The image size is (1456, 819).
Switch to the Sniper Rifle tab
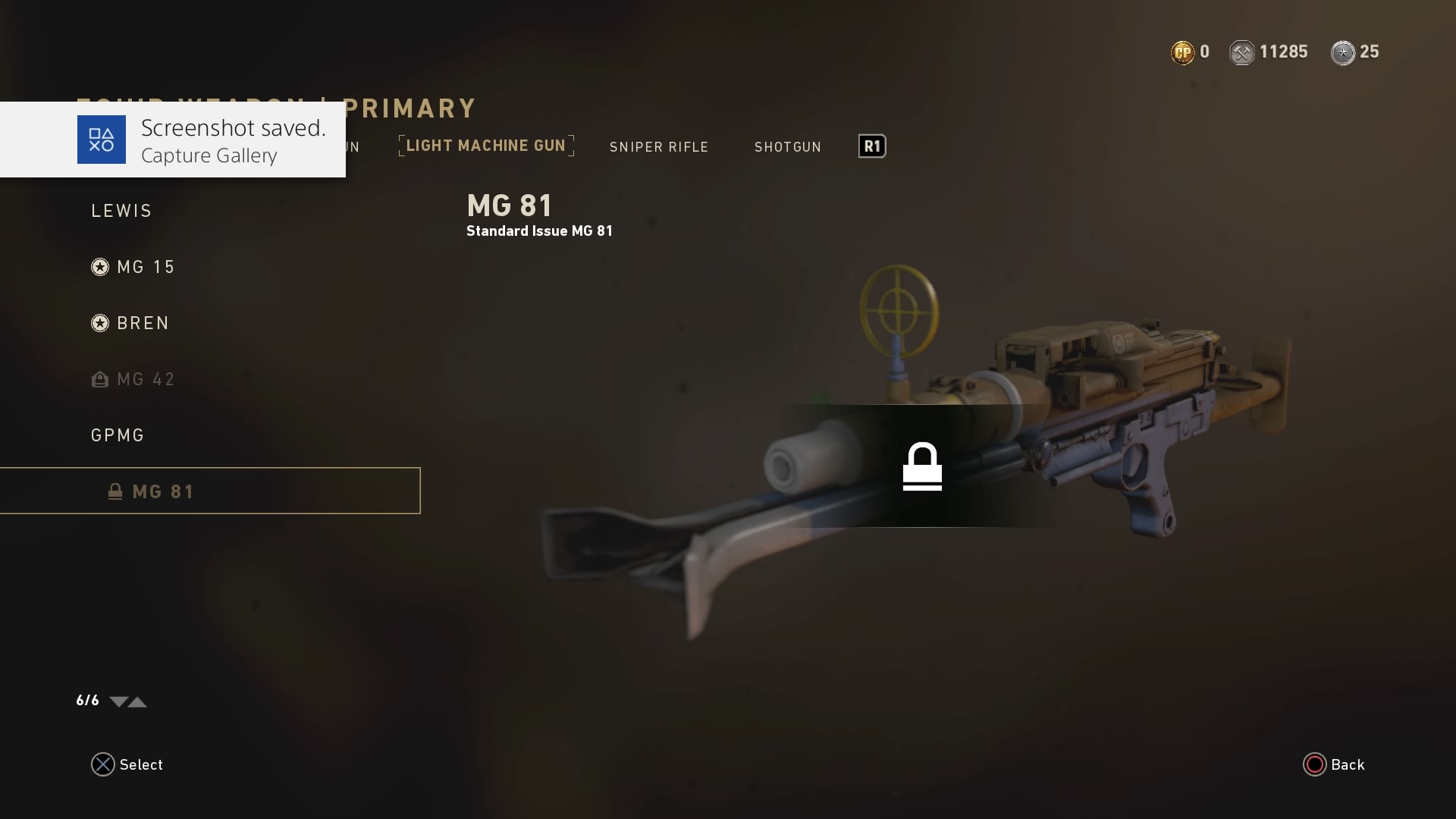click(658, 147)
